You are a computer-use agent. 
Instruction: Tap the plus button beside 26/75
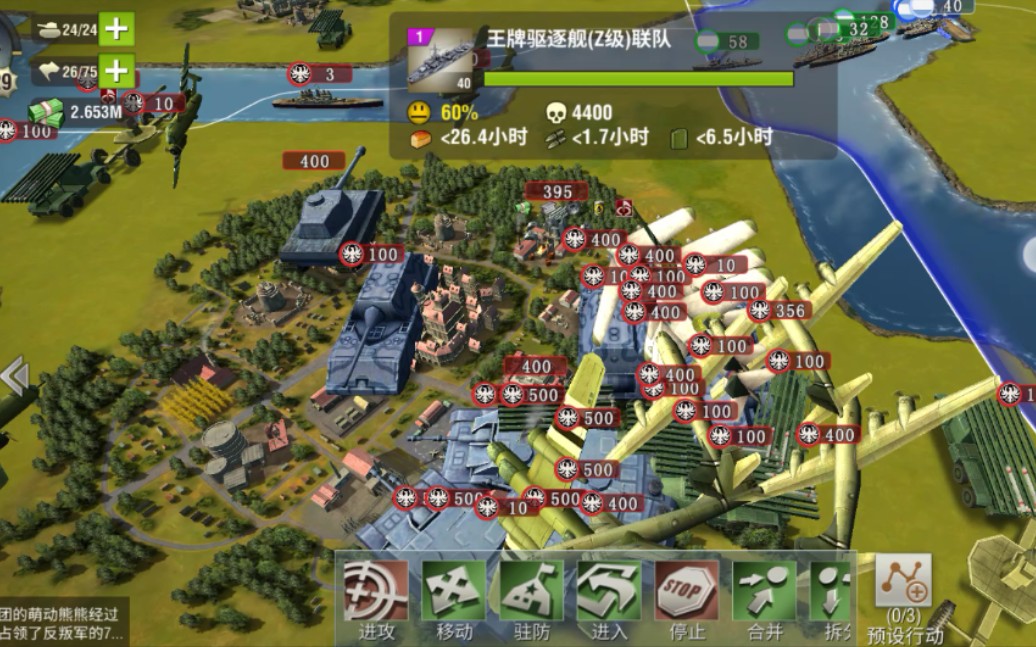coord(117,71)
